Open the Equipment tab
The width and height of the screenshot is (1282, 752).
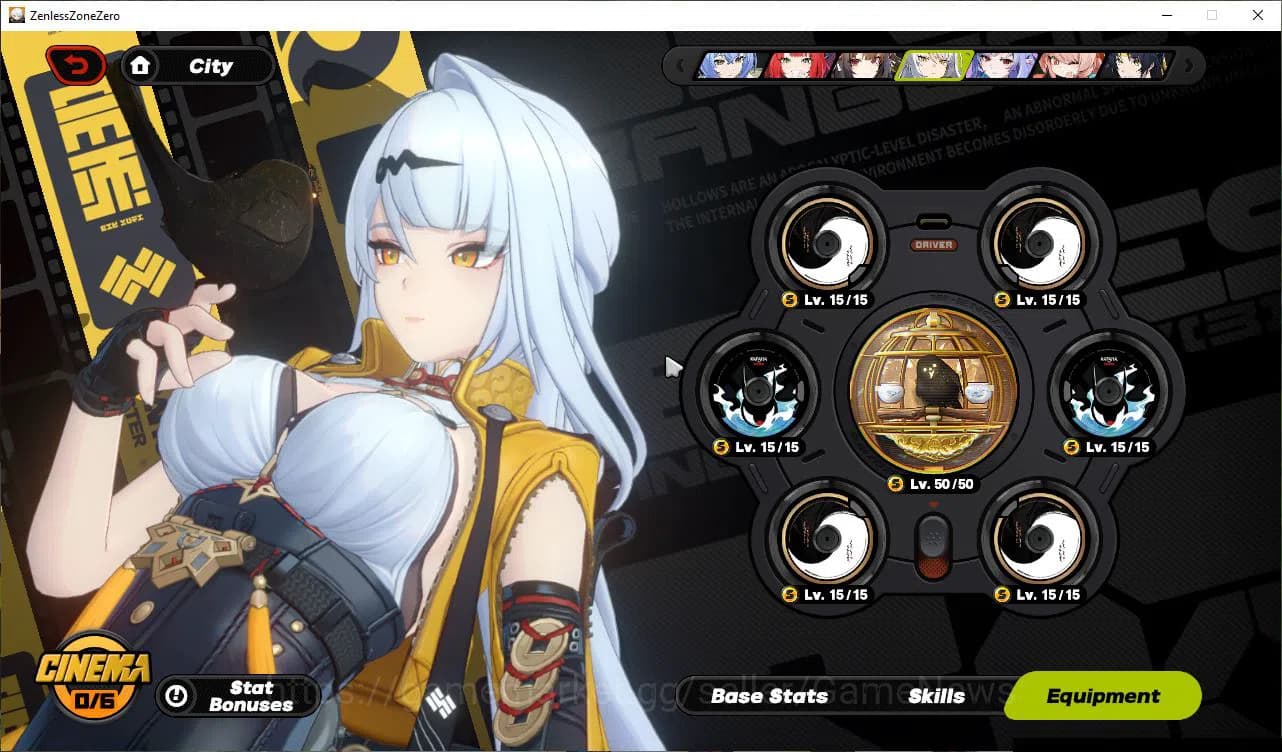(x=1102, y=696)
